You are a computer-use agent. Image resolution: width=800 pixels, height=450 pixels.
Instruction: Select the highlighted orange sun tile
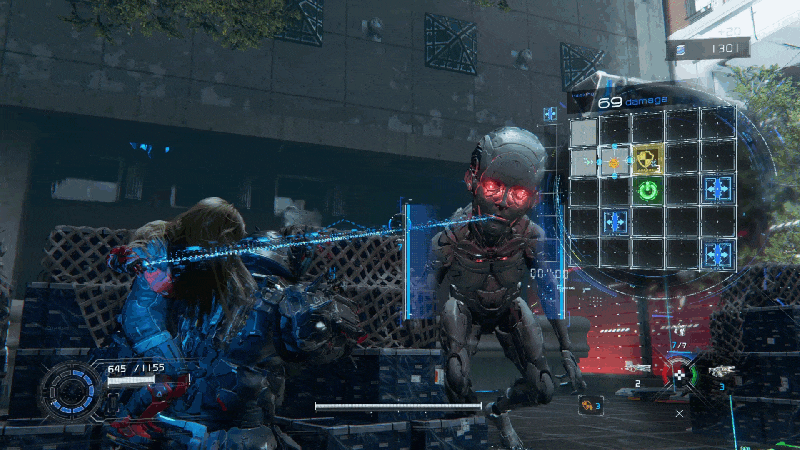614,161
